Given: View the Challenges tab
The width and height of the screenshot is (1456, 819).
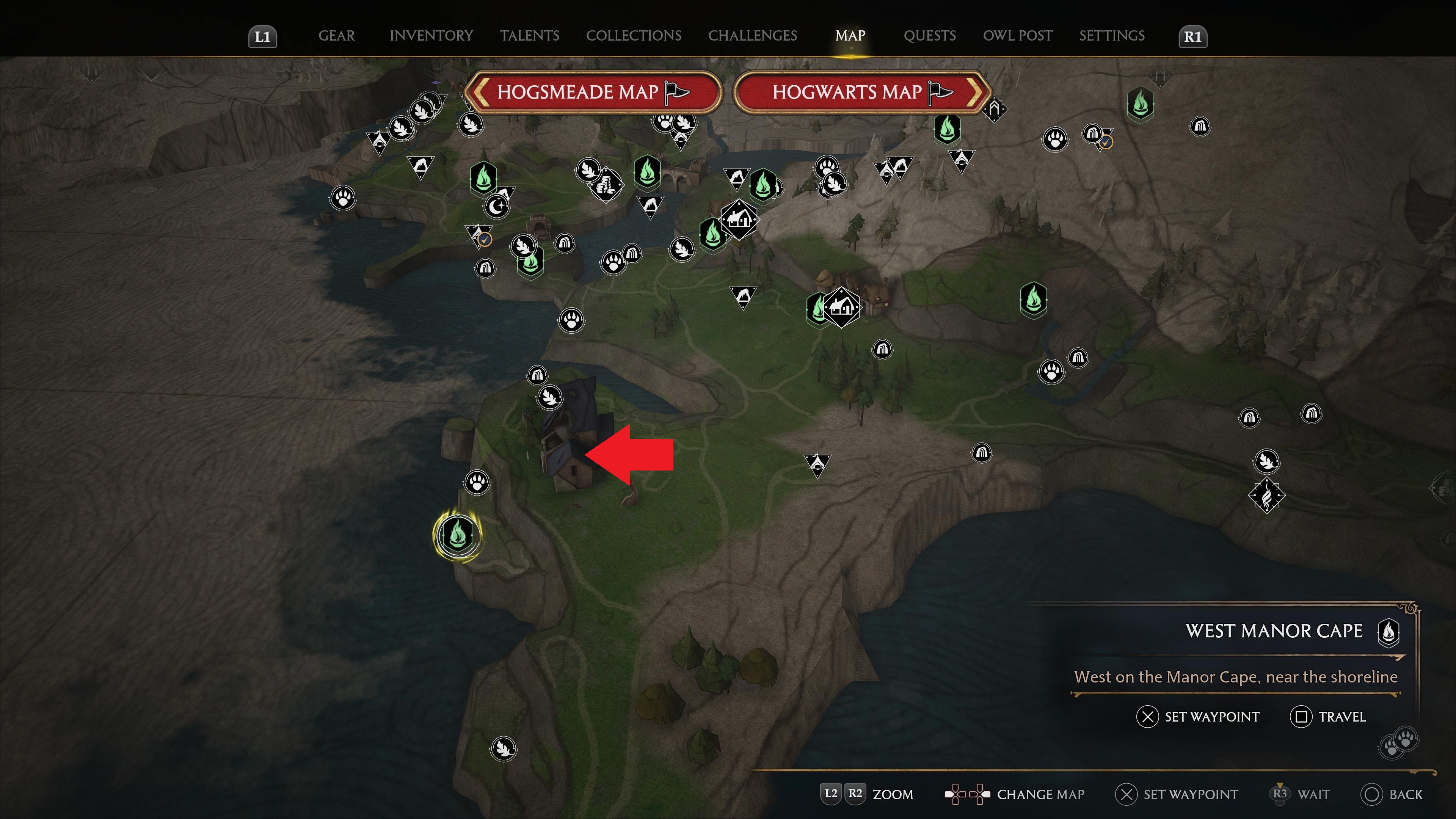Looking at the screenshot, I should [x=752, y=36].
